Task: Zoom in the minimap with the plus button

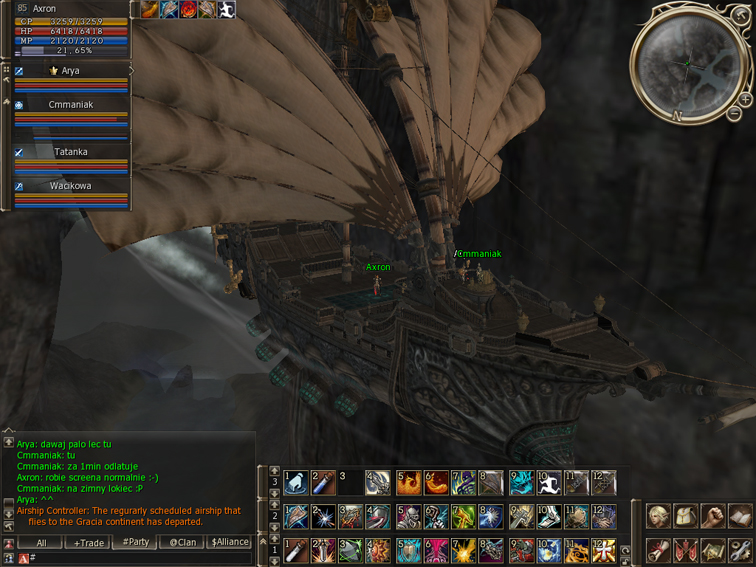Action: pos(745,100)
